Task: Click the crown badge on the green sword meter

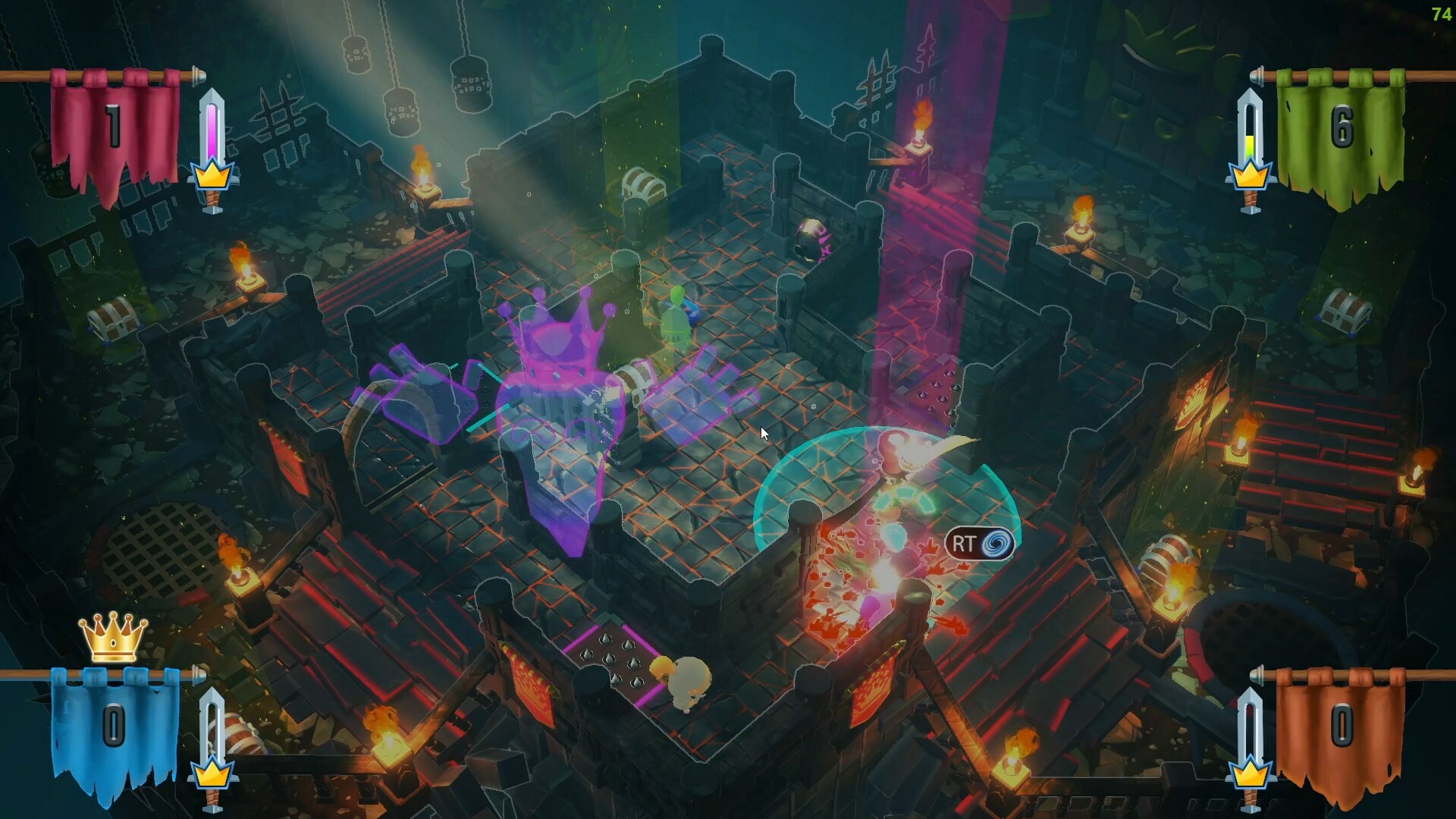Action: 1251,174
